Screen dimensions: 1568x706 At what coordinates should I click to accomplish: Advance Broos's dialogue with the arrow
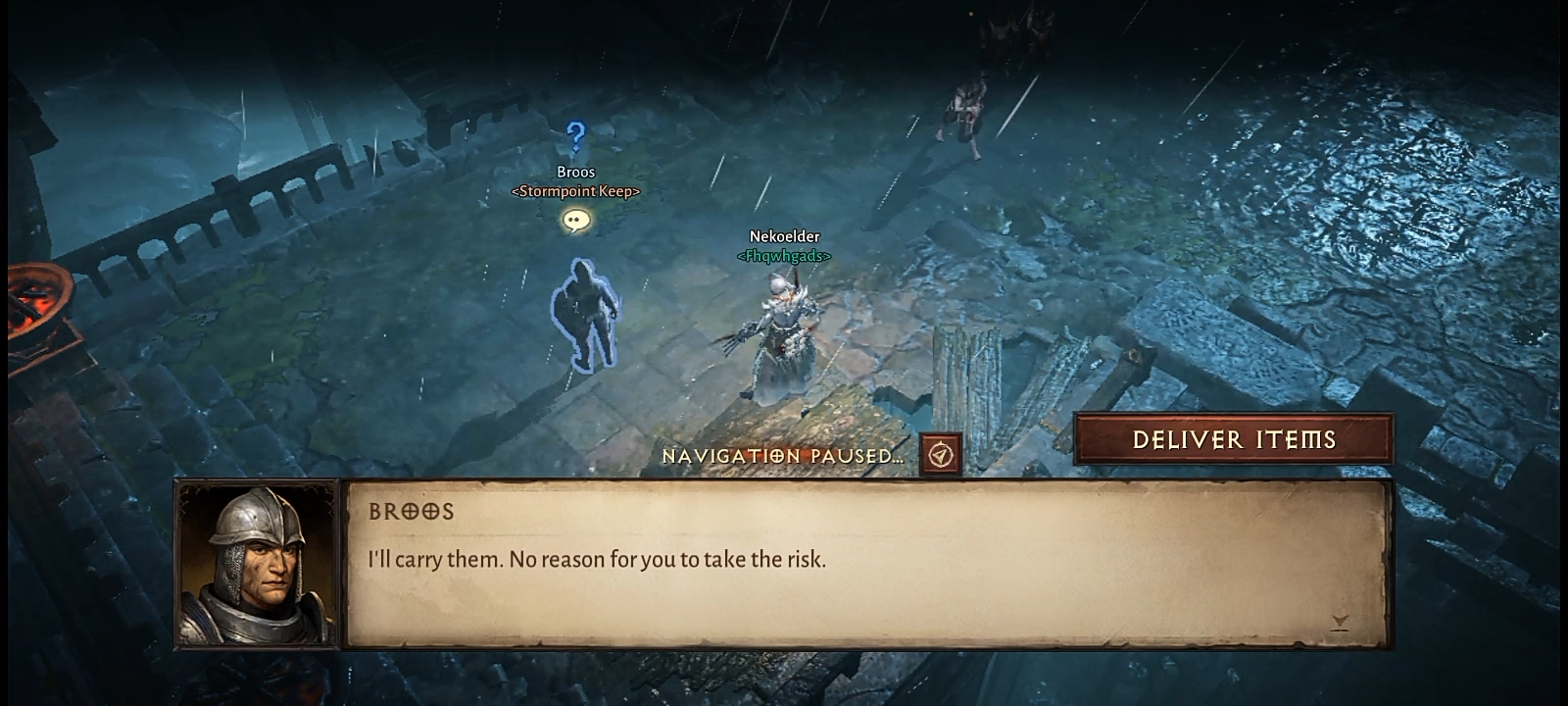click(x=1340, y=623)
